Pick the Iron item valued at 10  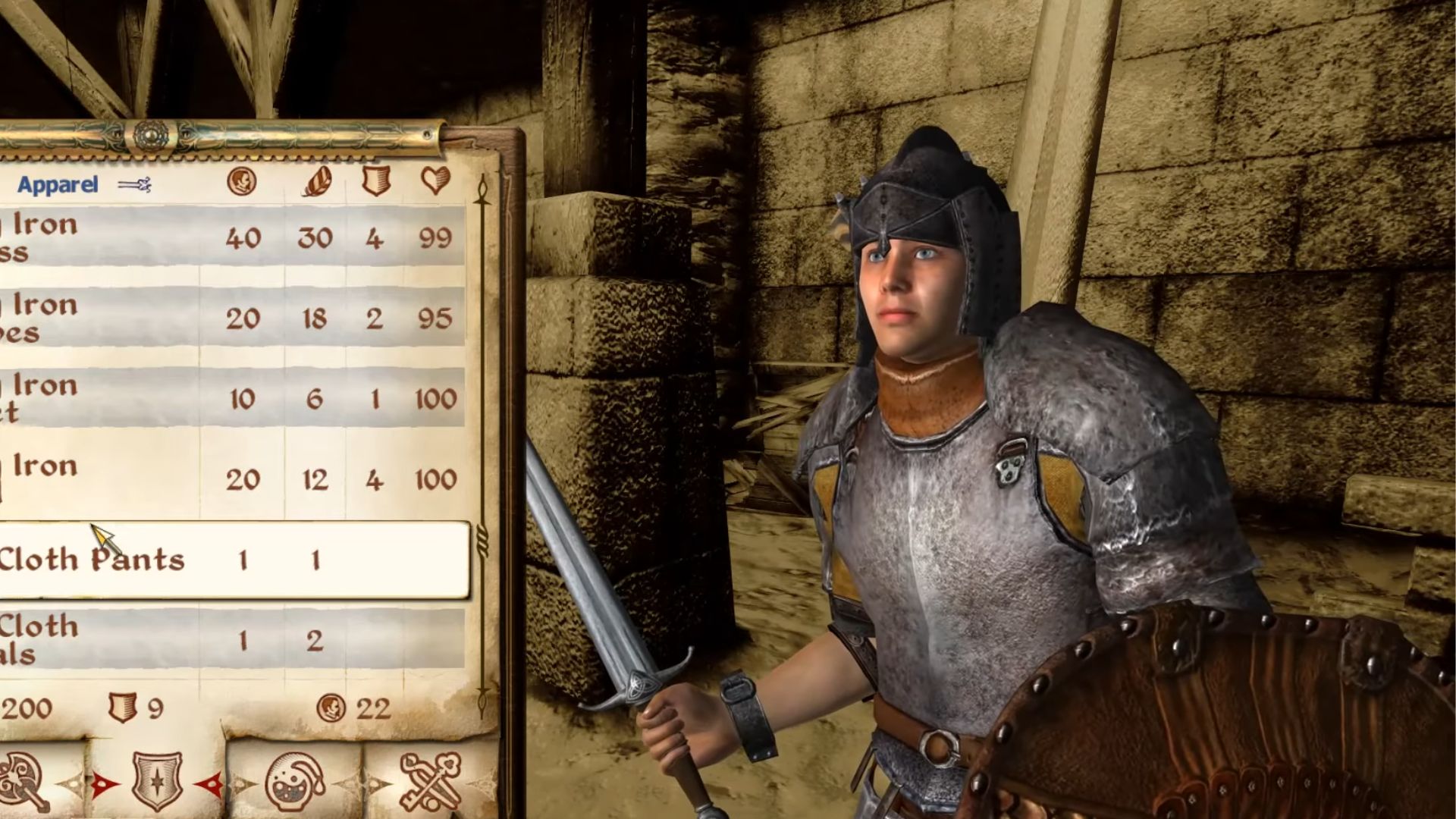pyautogui.click(x=227, y=399)
